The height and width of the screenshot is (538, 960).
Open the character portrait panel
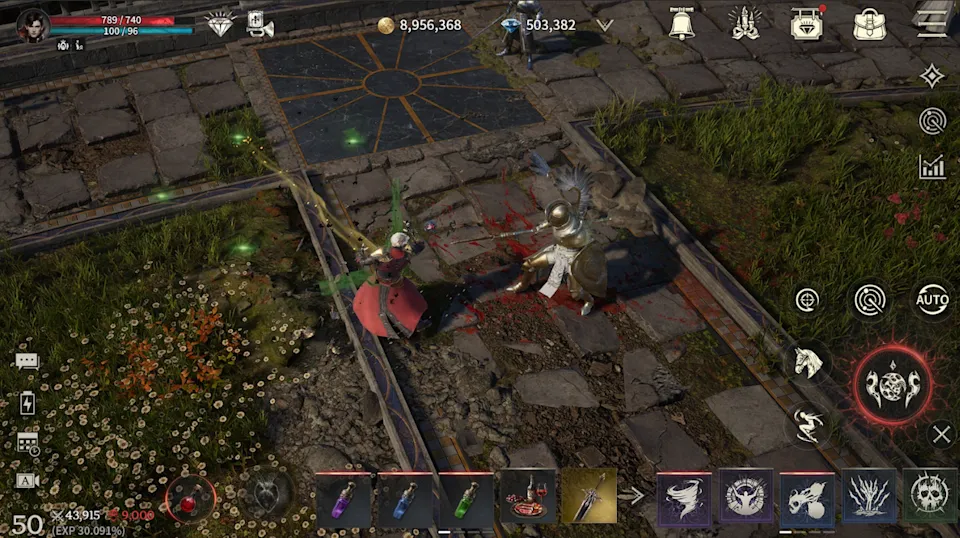point(33,24)
